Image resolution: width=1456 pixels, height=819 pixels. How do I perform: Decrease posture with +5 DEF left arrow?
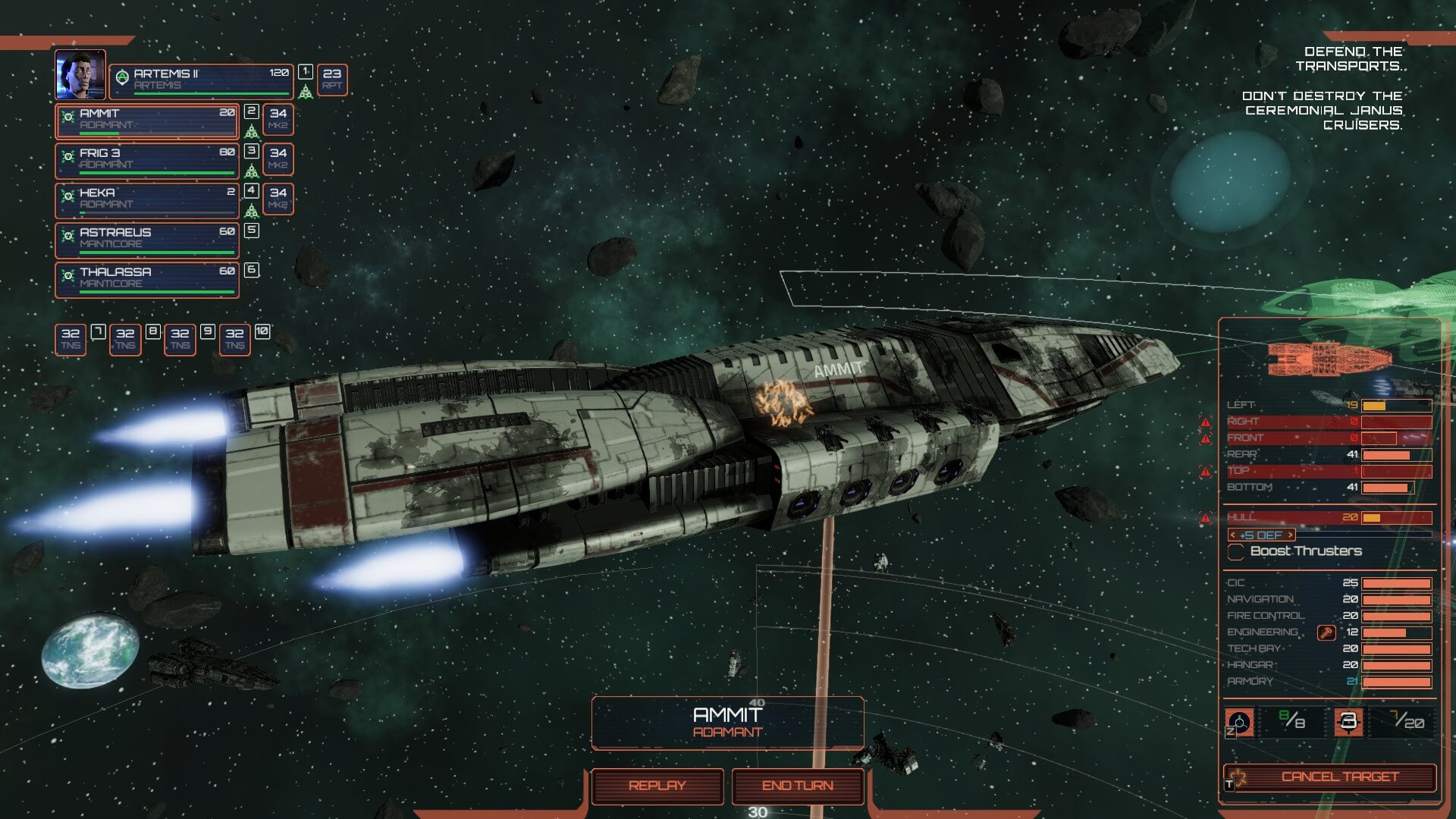1233,535
